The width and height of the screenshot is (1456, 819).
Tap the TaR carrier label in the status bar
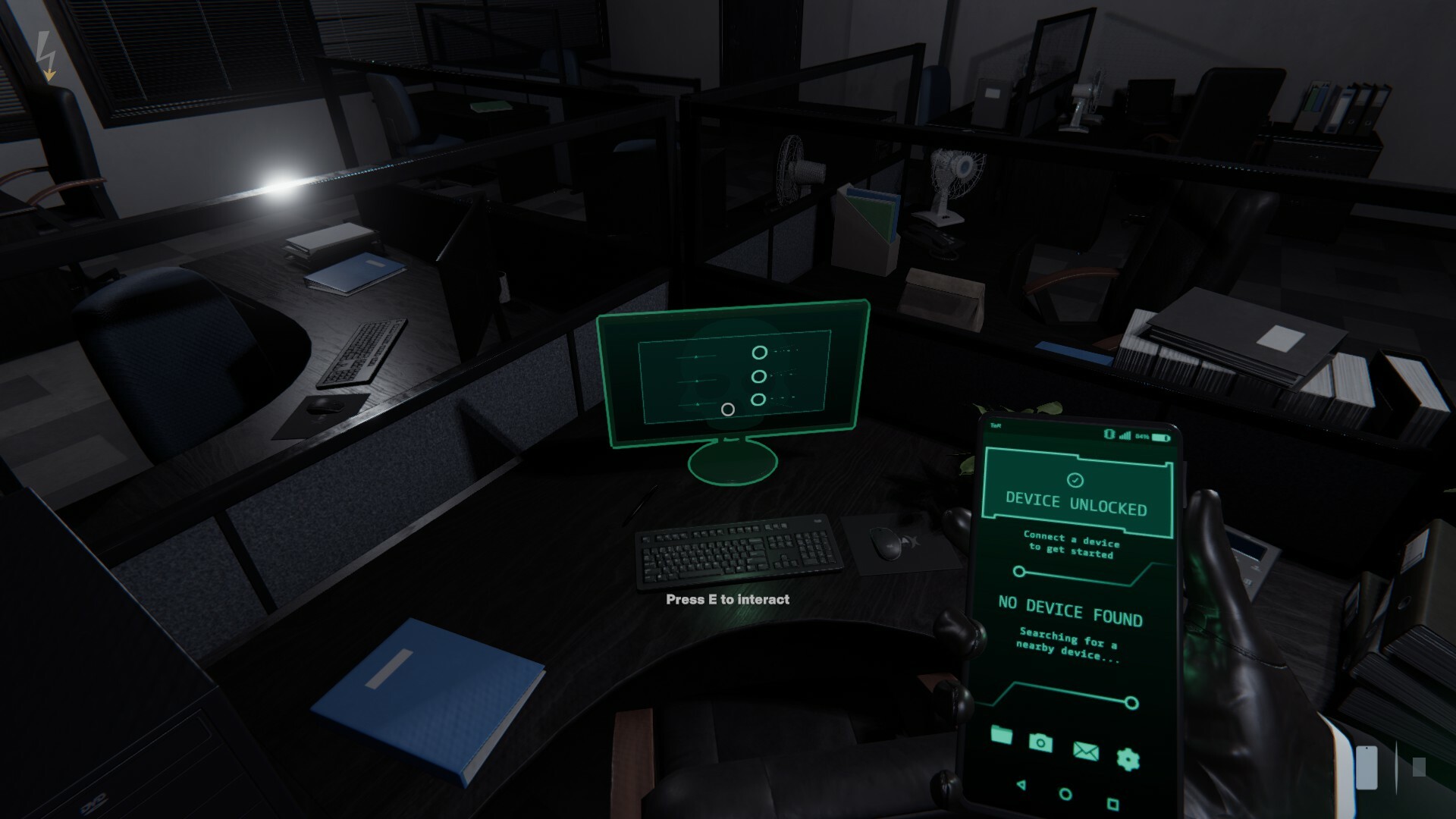(996, 425)
